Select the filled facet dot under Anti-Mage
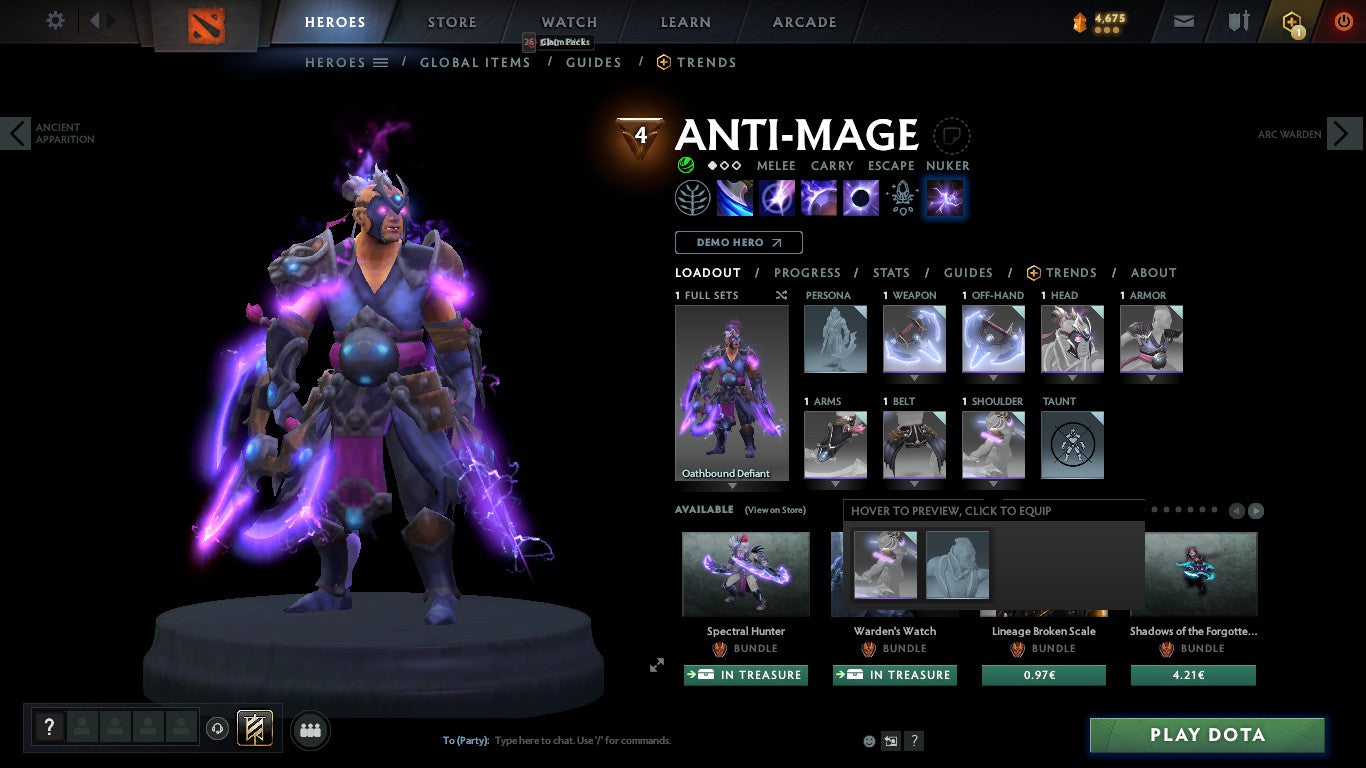 click(x=714, y=166)
